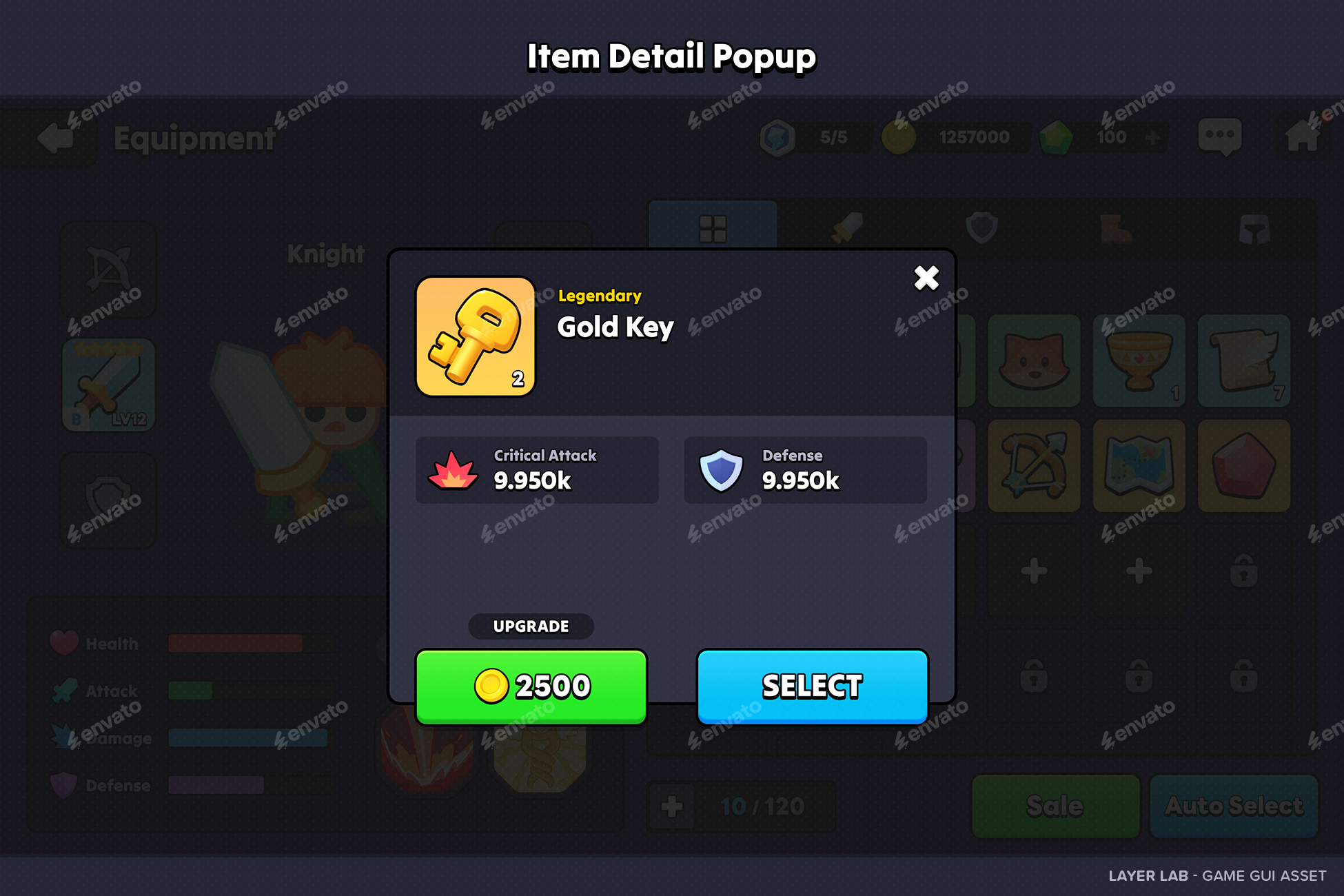Viewport: 1344px width, 896px height.
Task: Click the Gold Key item icon
Action: (475, 336)
